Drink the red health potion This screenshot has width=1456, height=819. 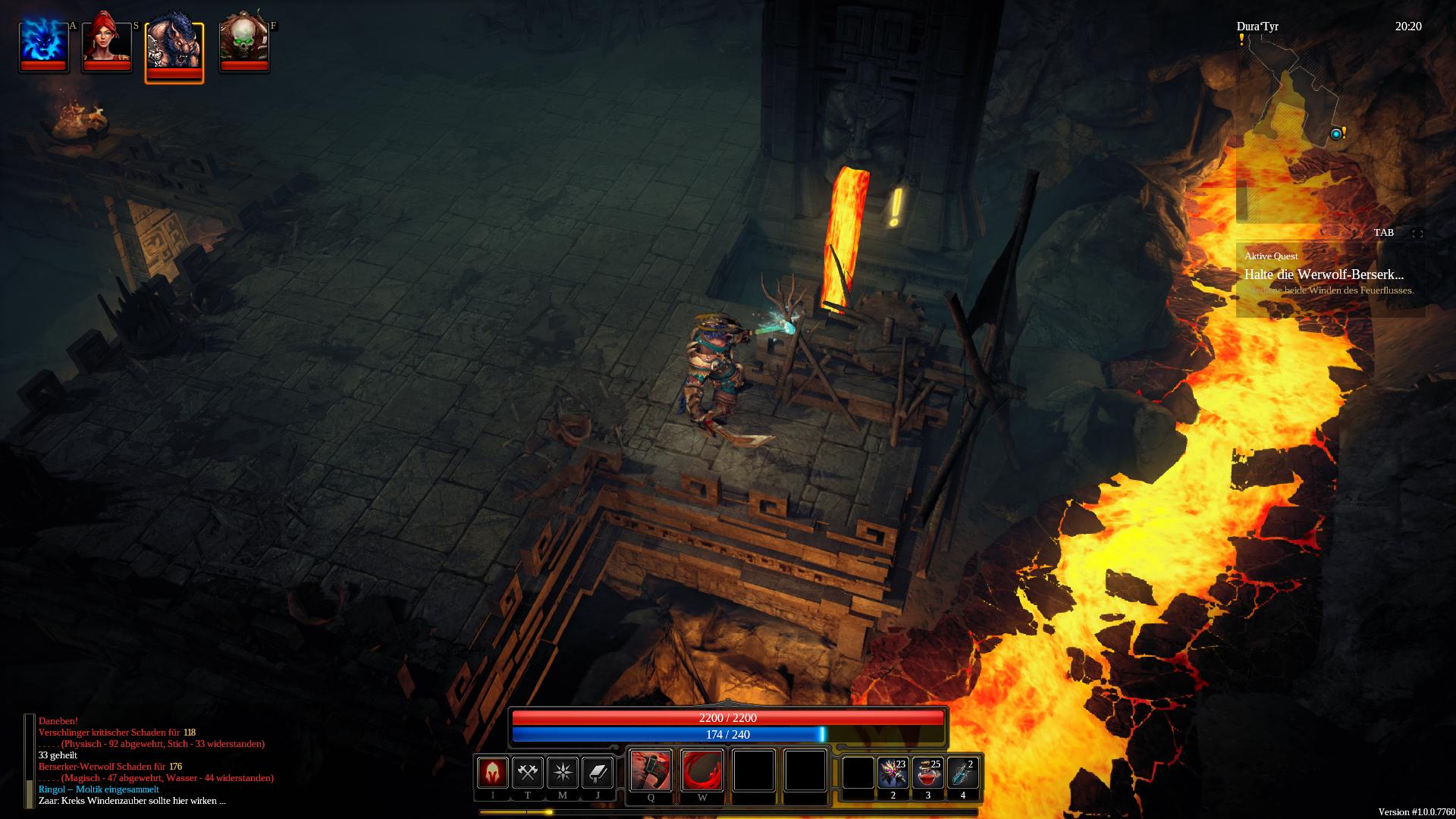pos(927,773)
